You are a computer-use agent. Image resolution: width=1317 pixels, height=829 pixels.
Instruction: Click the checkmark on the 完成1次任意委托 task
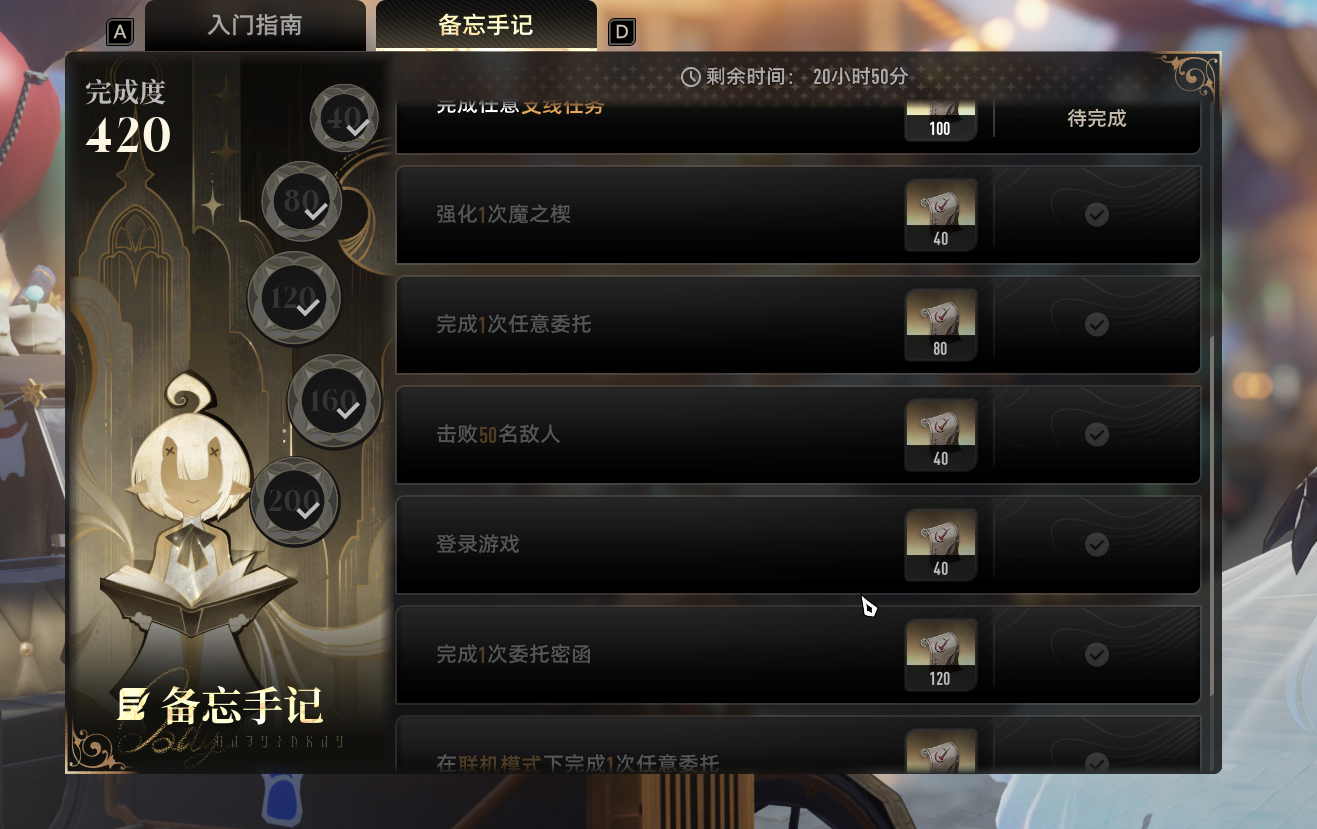pos(1096,324)
